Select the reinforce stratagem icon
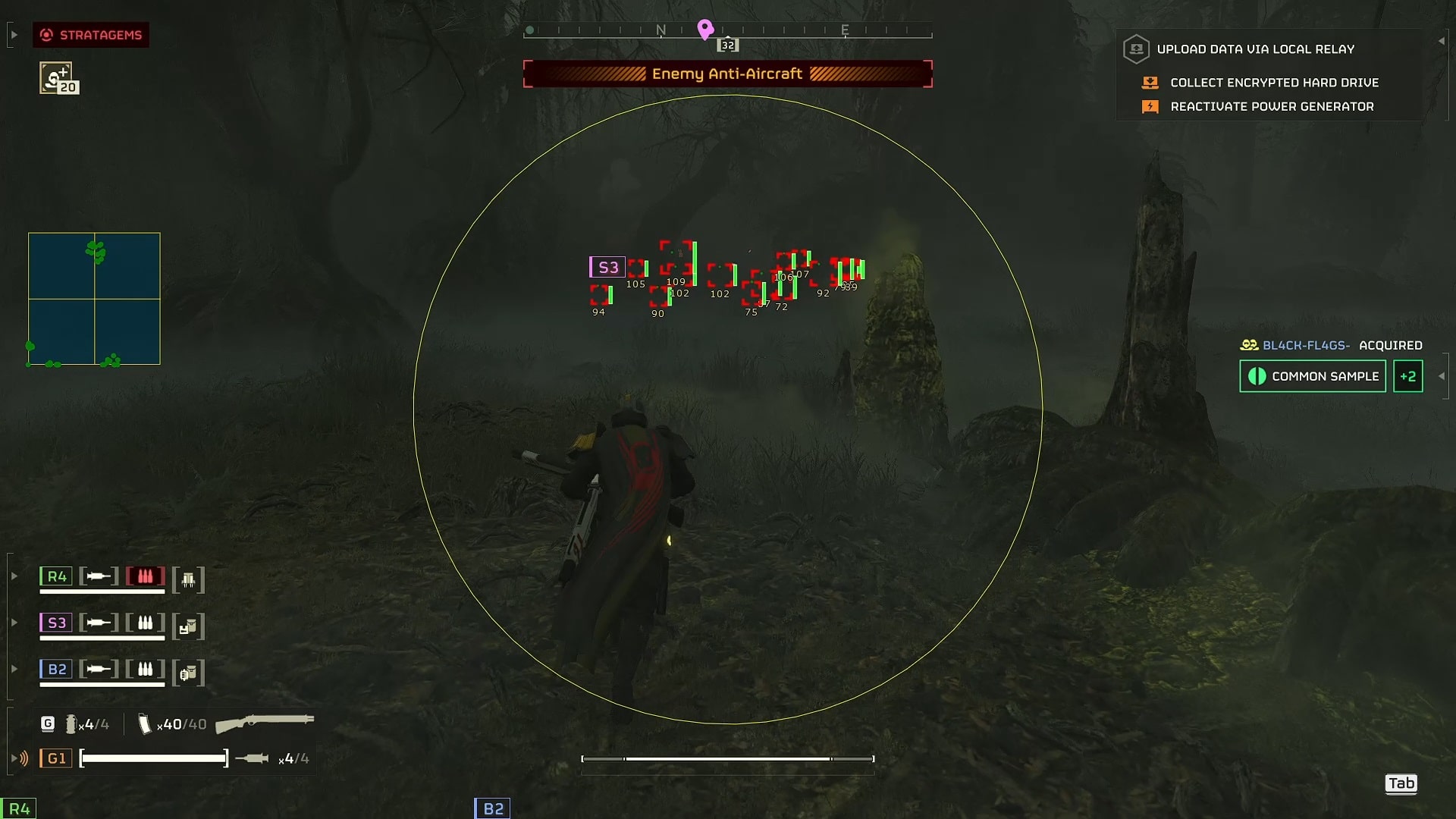Screen dimensions: 1456x819 pyautogui.click(x=56, y=77)
